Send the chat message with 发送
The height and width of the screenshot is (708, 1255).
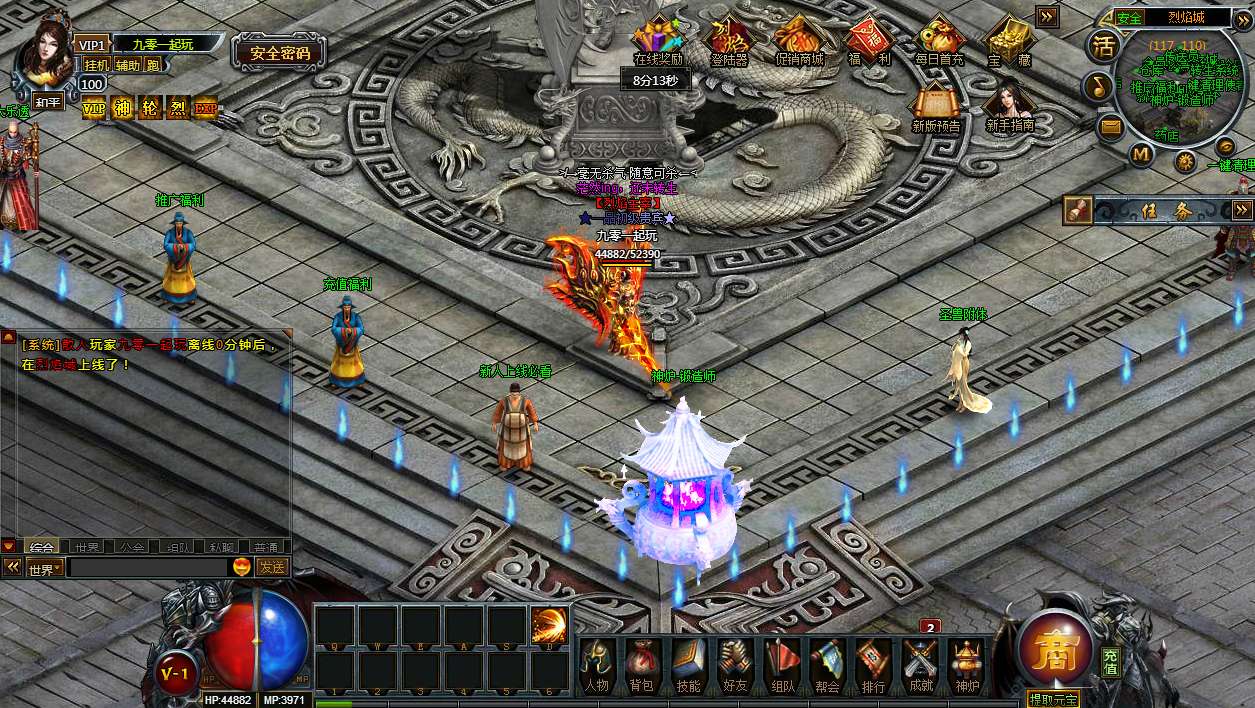click(x=272, y=567)
